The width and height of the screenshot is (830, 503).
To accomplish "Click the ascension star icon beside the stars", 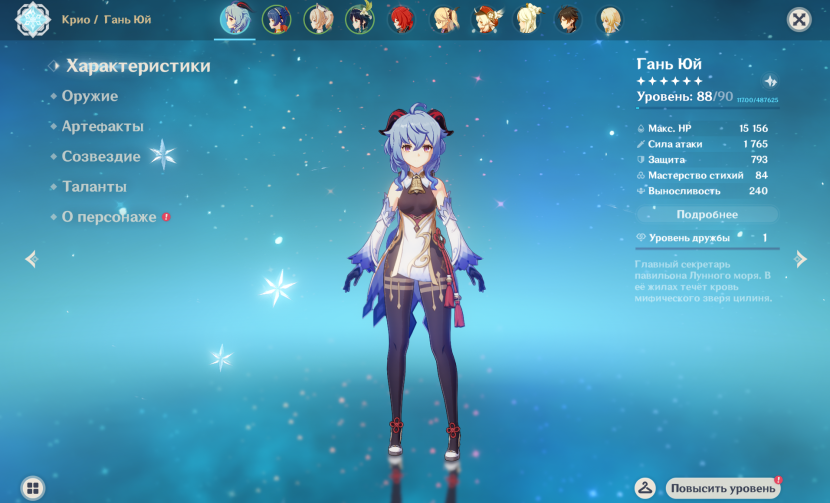I will 770,81.
